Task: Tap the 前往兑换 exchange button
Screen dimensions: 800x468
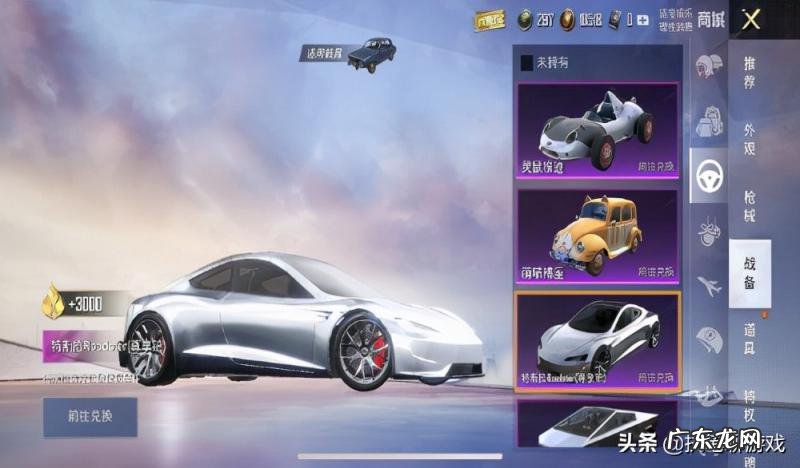Action: point(90,416)
